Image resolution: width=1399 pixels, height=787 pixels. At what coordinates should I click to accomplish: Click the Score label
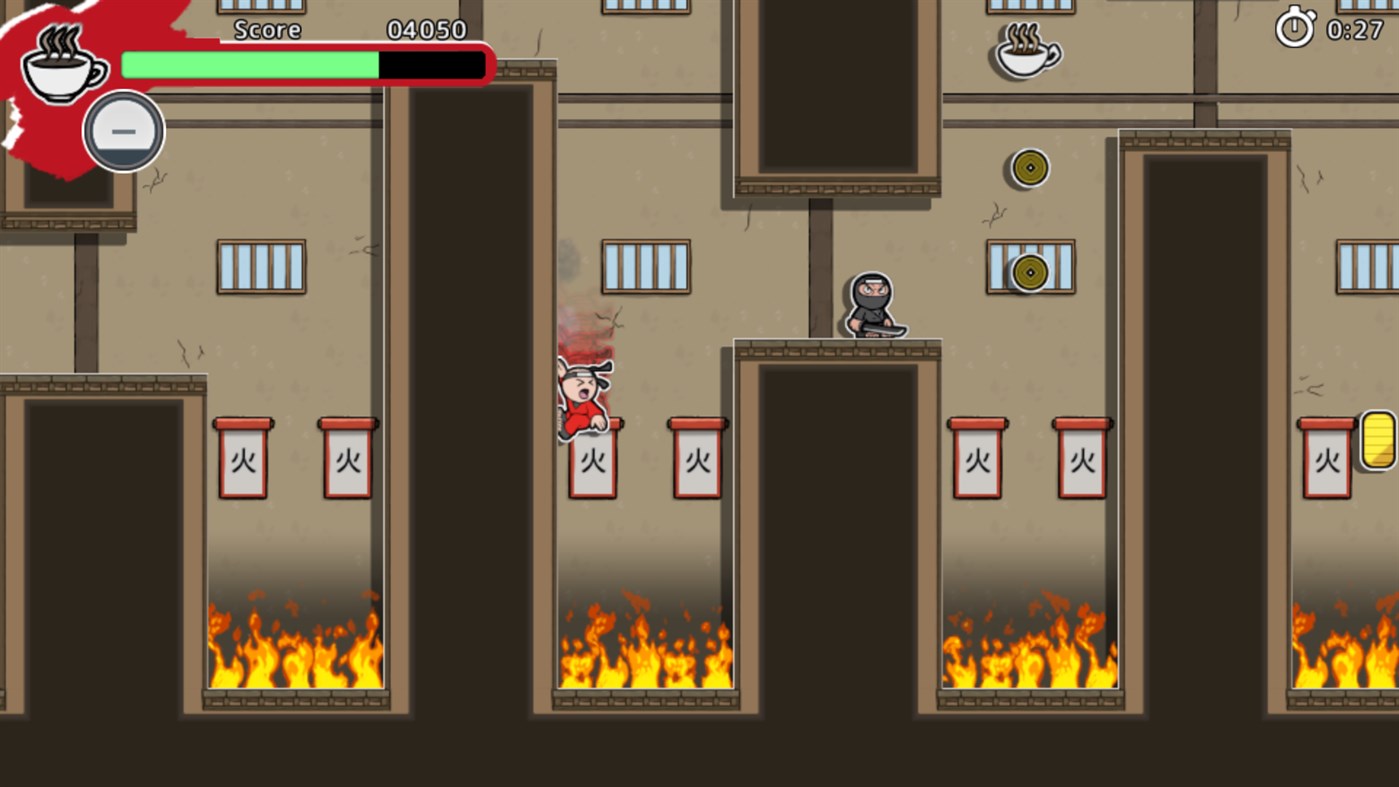tap(266, 29)
